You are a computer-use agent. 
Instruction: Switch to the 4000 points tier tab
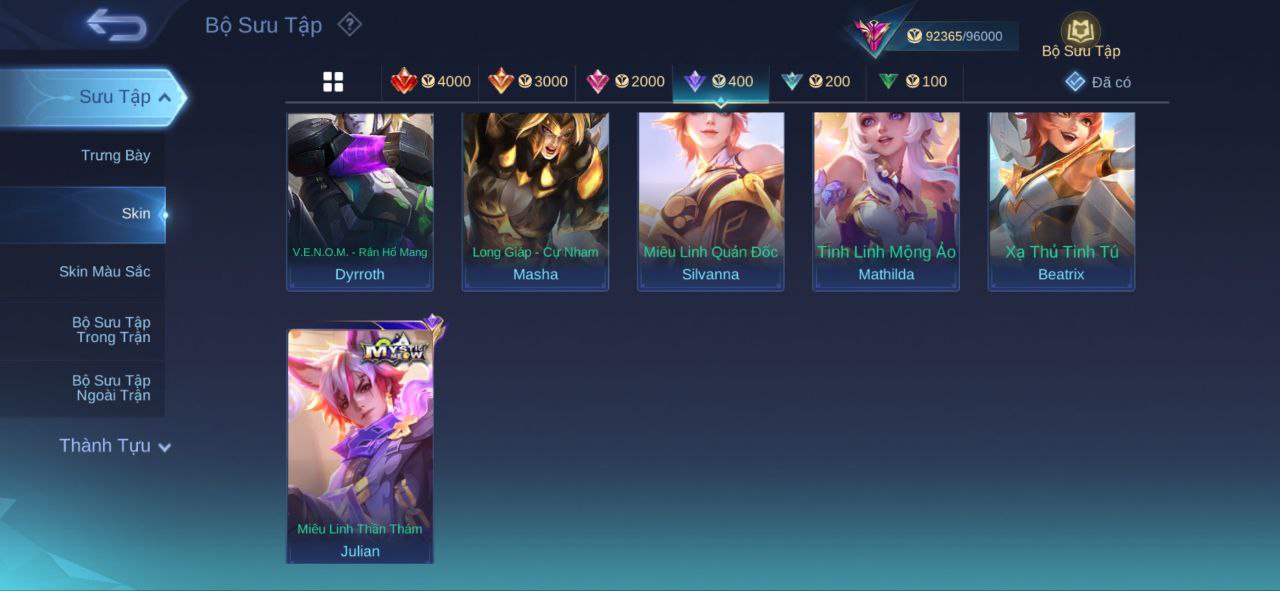coord(431,82)
